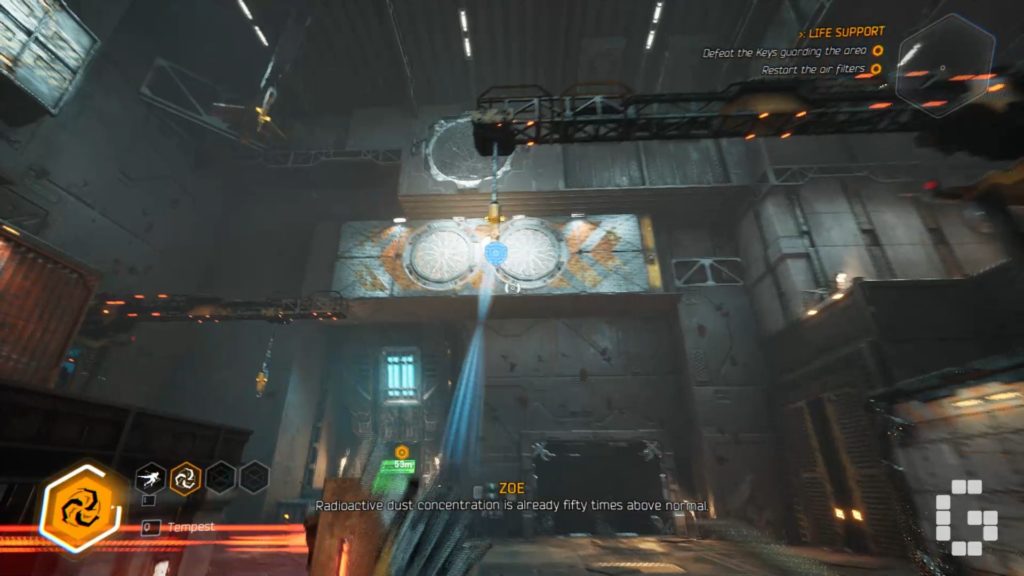Click the white G channel watermark logo
This screenshot has height=576, width=1024.
point(966,518)
